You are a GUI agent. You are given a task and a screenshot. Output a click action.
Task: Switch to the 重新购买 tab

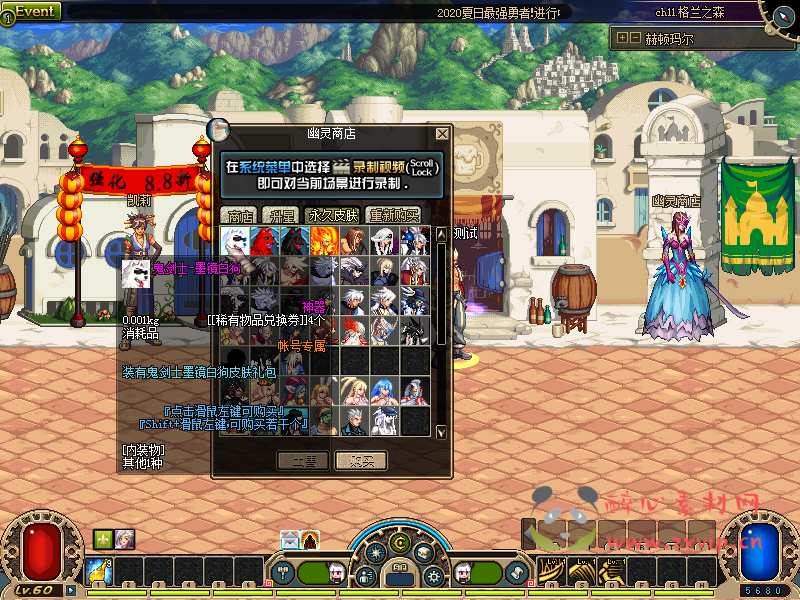click(x=394, y=215)
